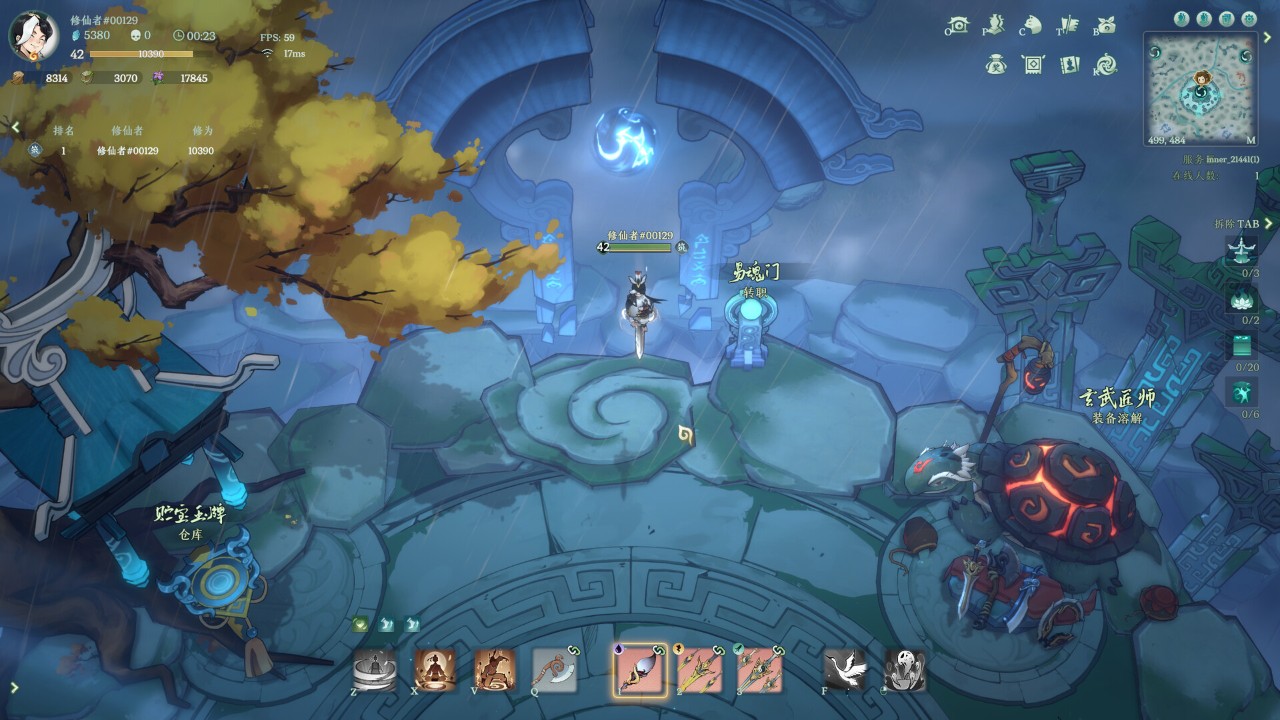
Task: Open the shrine building icon marked O
Action: (x=959, y=25)
